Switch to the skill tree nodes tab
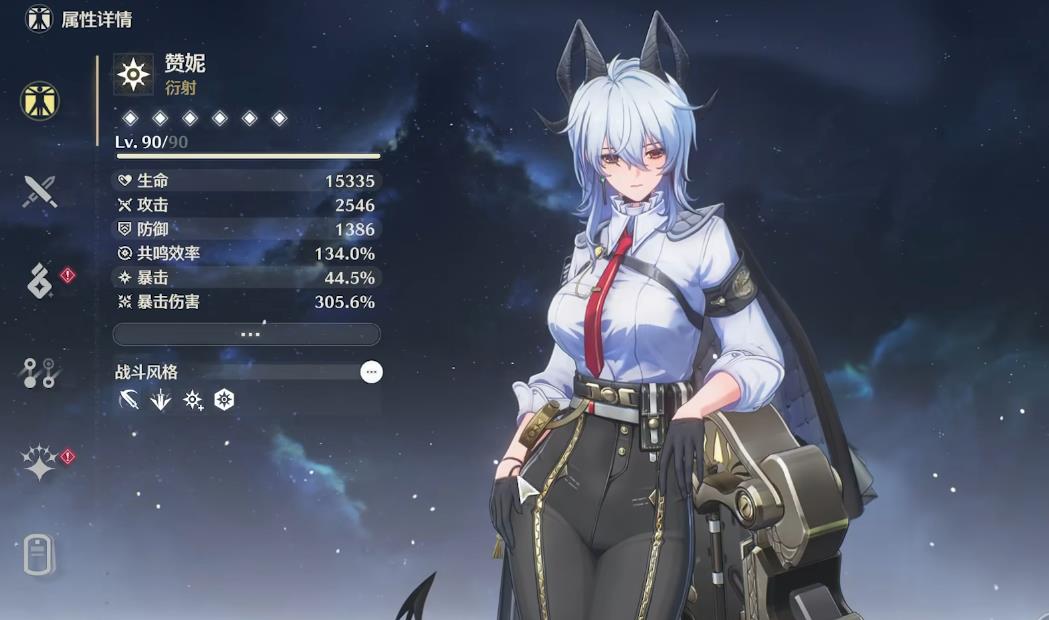 [40, 372]
